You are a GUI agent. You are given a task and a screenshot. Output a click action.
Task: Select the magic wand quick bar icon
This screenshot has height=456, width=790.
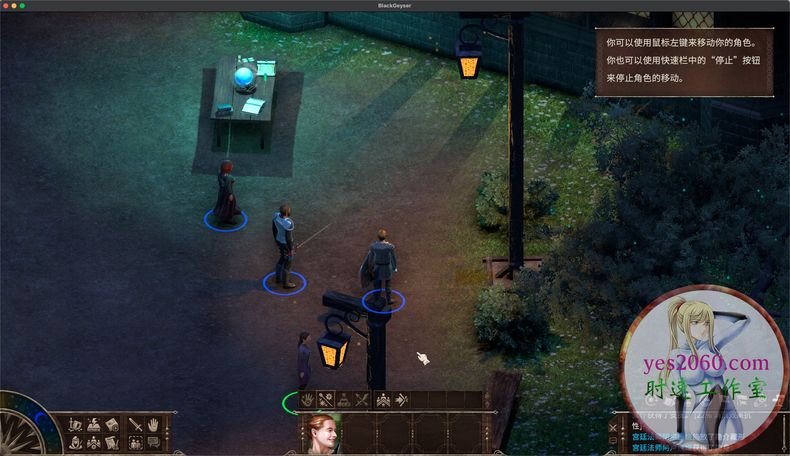point(326,400)
